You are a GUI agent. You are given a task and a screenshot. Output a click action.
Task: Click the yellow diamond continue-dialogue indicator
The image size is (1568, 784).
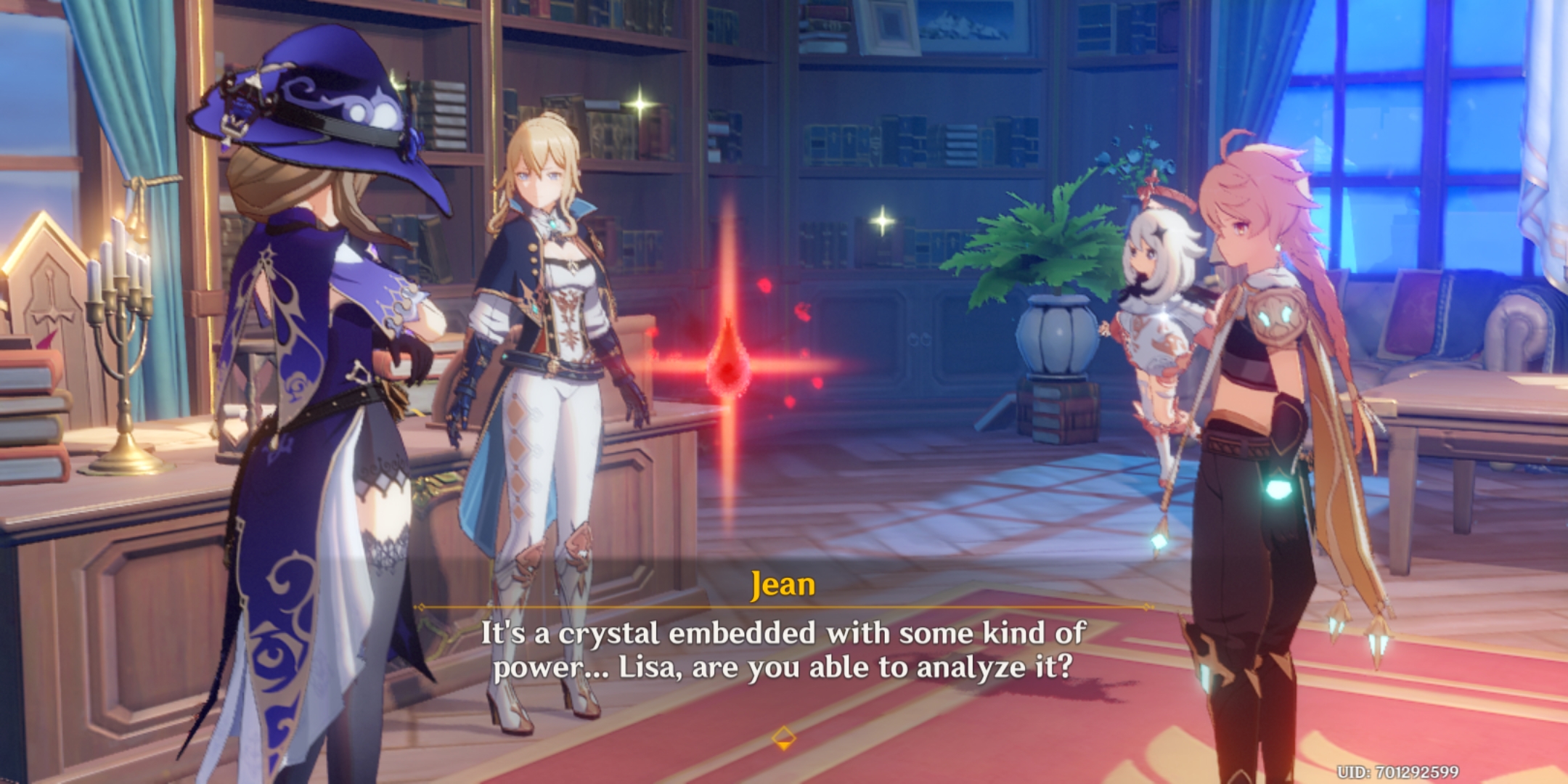click(x=783, y=738)
